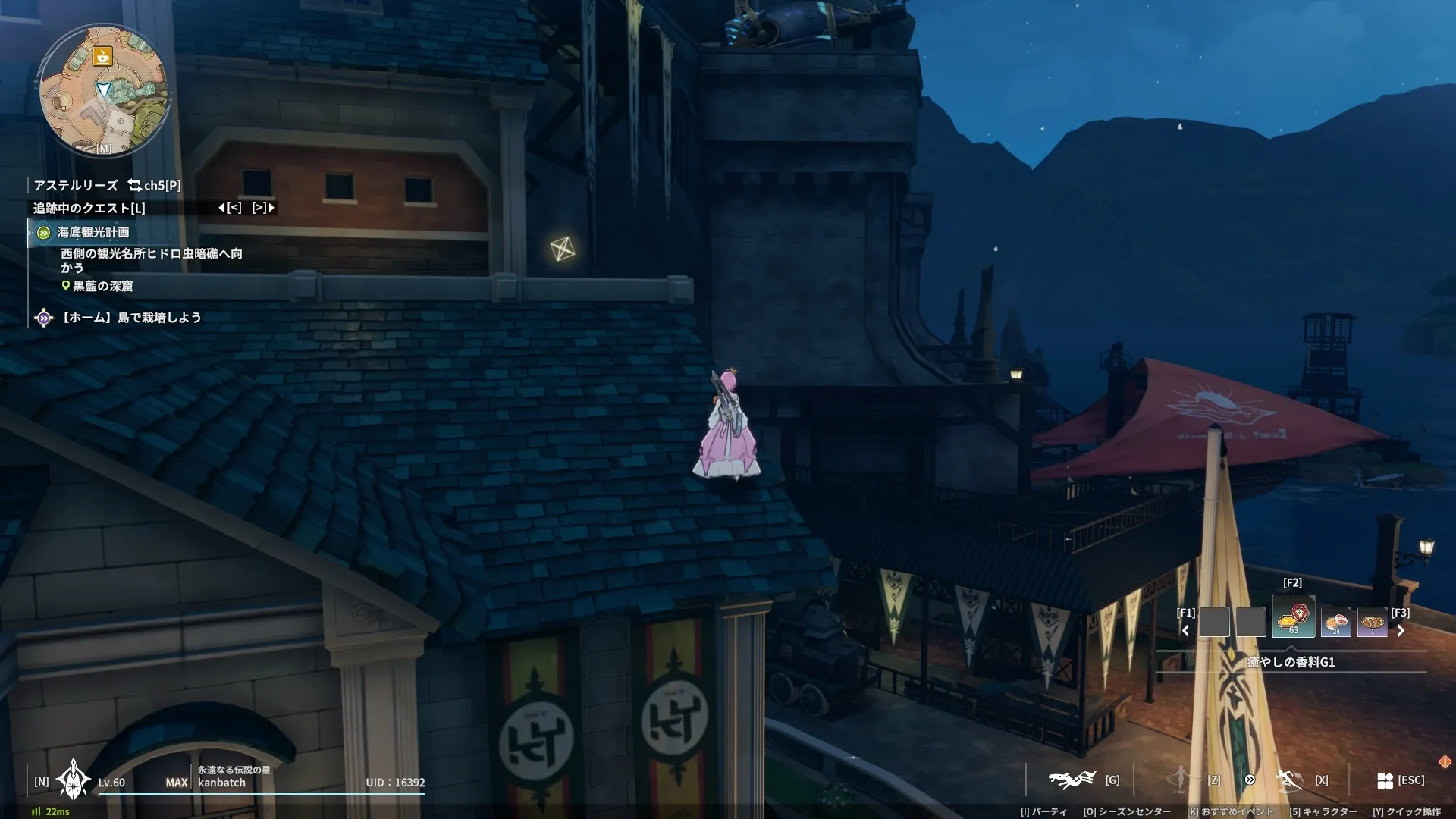Open the キャラクター character menu
This screenshot has width=1456, height=819.
pyautogui.click(x=1323, y=811)
